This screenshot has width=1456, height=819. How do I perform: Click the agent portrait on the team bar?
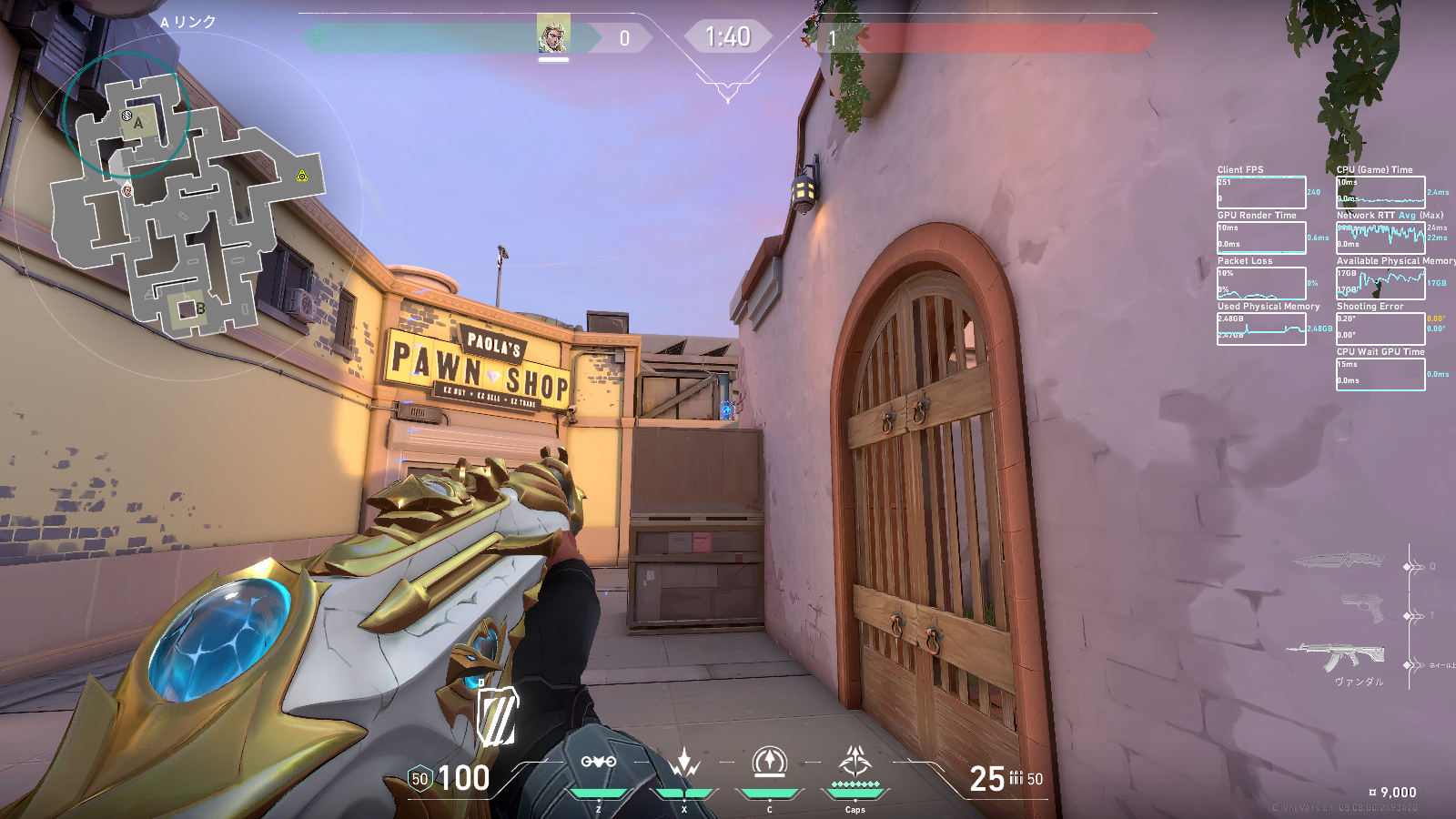tap(553, 35)
